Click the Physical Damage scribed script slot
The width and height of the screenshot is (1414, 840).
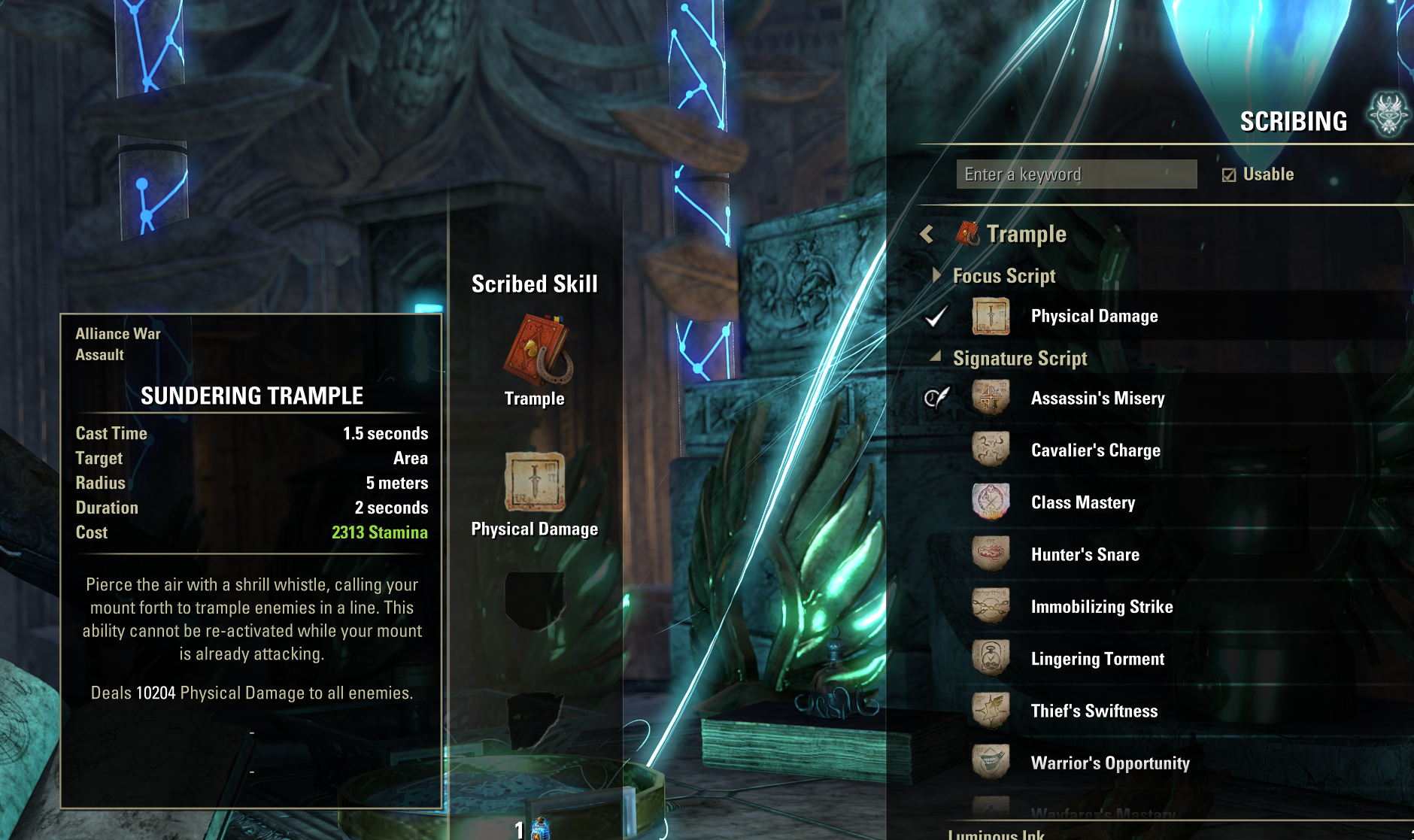tap(535, 482)
